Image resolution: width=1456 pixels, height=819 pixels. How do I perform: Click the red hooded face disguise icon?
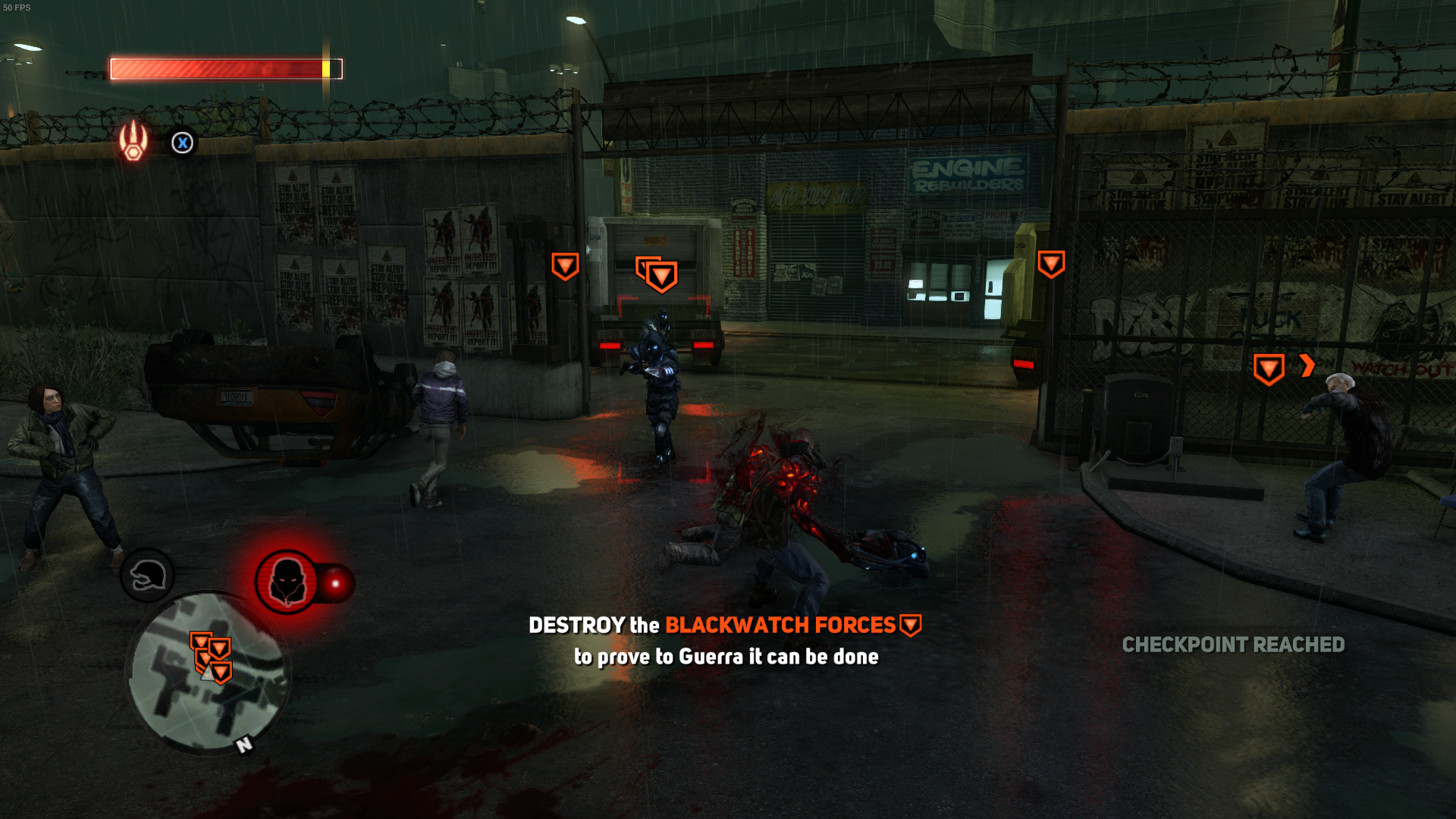point(287,582)
